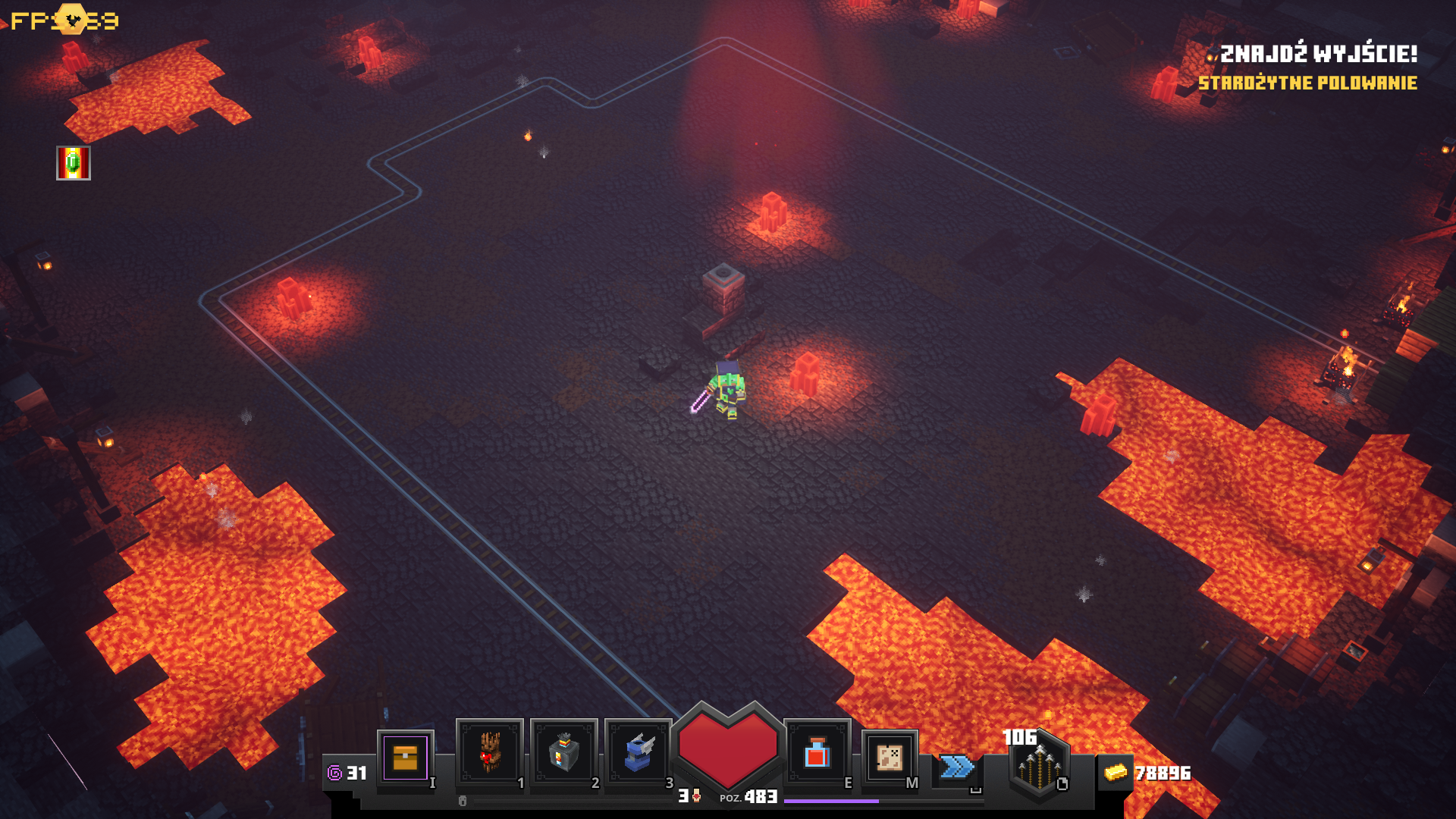
Task: Use the blue winged boots artifact
Action: pyautogui.click(x=639, y=752)
